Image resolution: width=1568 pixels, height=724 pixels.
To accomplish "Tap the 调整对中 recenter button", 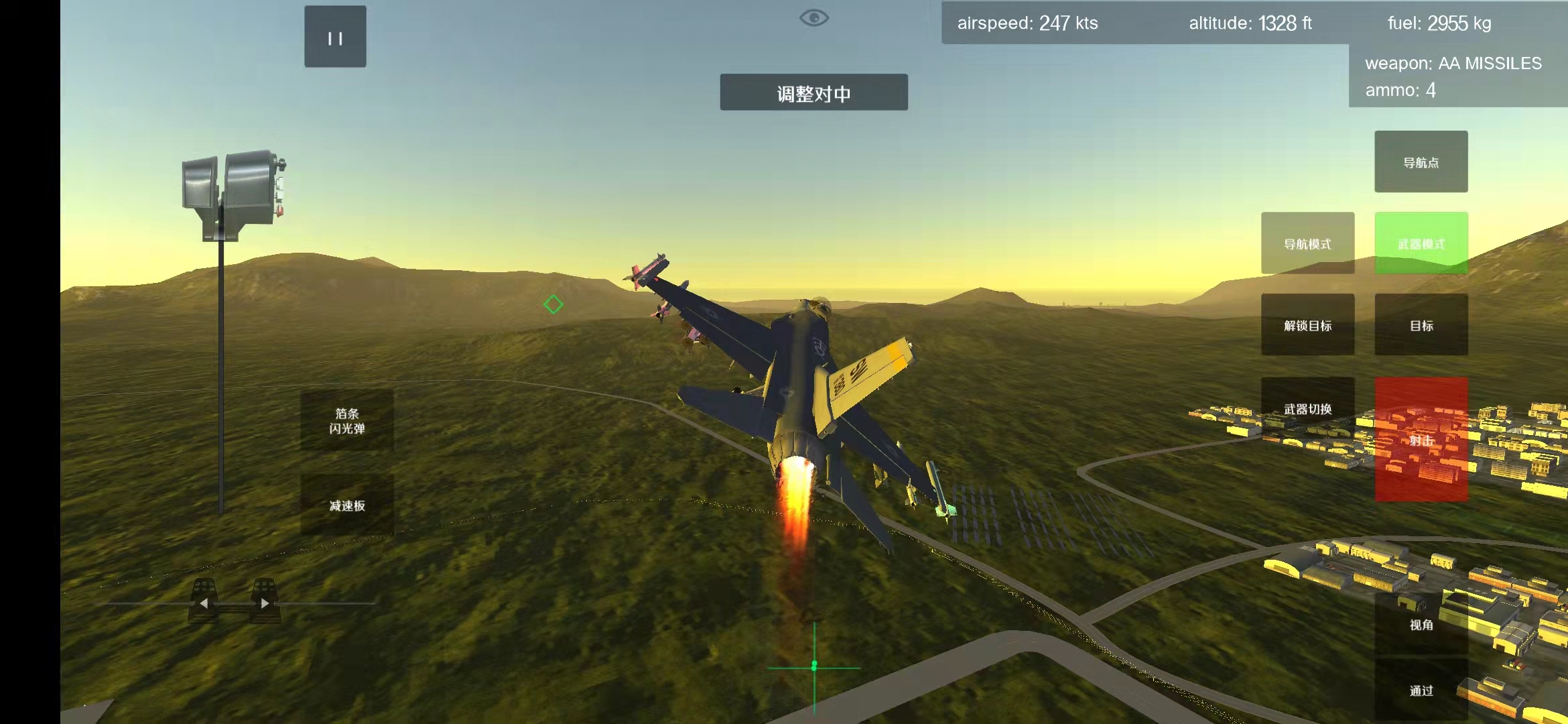I will (x=813, y=93).
